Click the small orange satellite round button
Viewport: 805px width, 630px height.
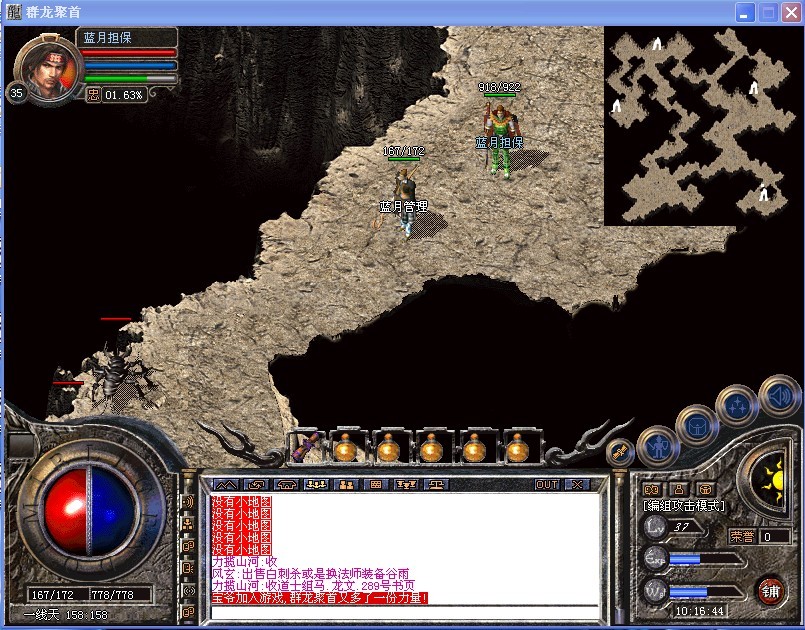[x=620, y=452]
